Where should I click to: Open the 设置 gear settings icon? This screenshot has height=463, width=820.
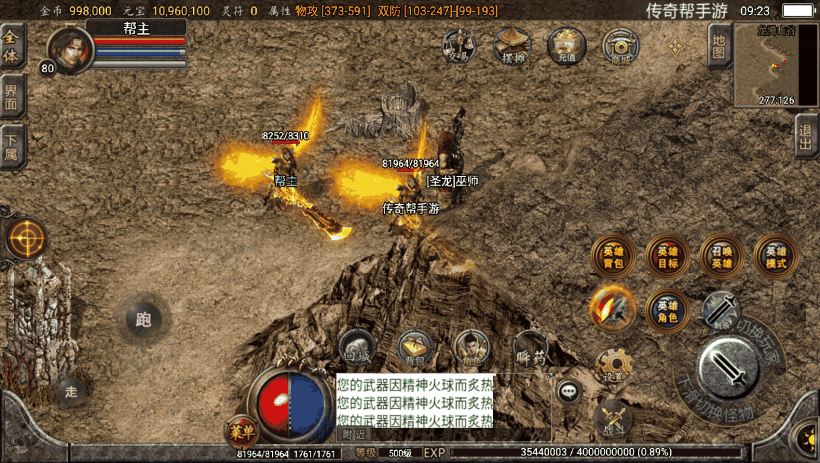[x=613, y=366]
